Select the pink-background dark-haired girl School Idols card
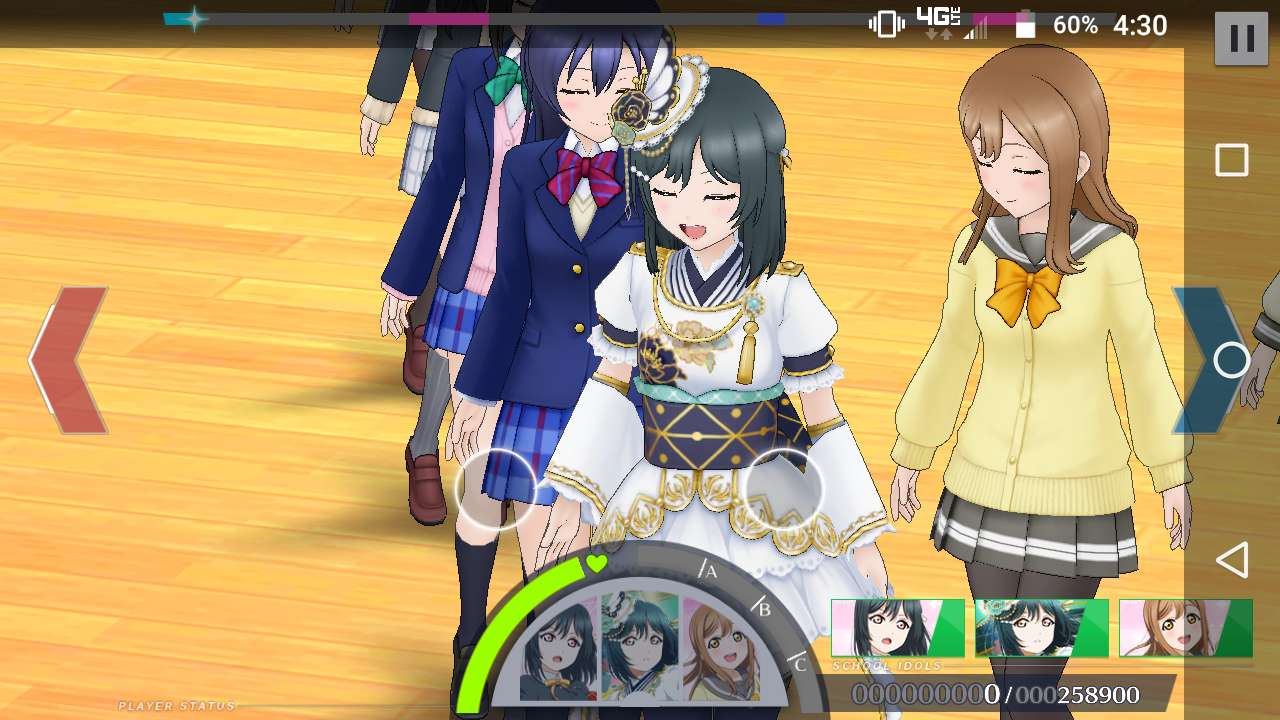1280x720 pixels. 897,628
